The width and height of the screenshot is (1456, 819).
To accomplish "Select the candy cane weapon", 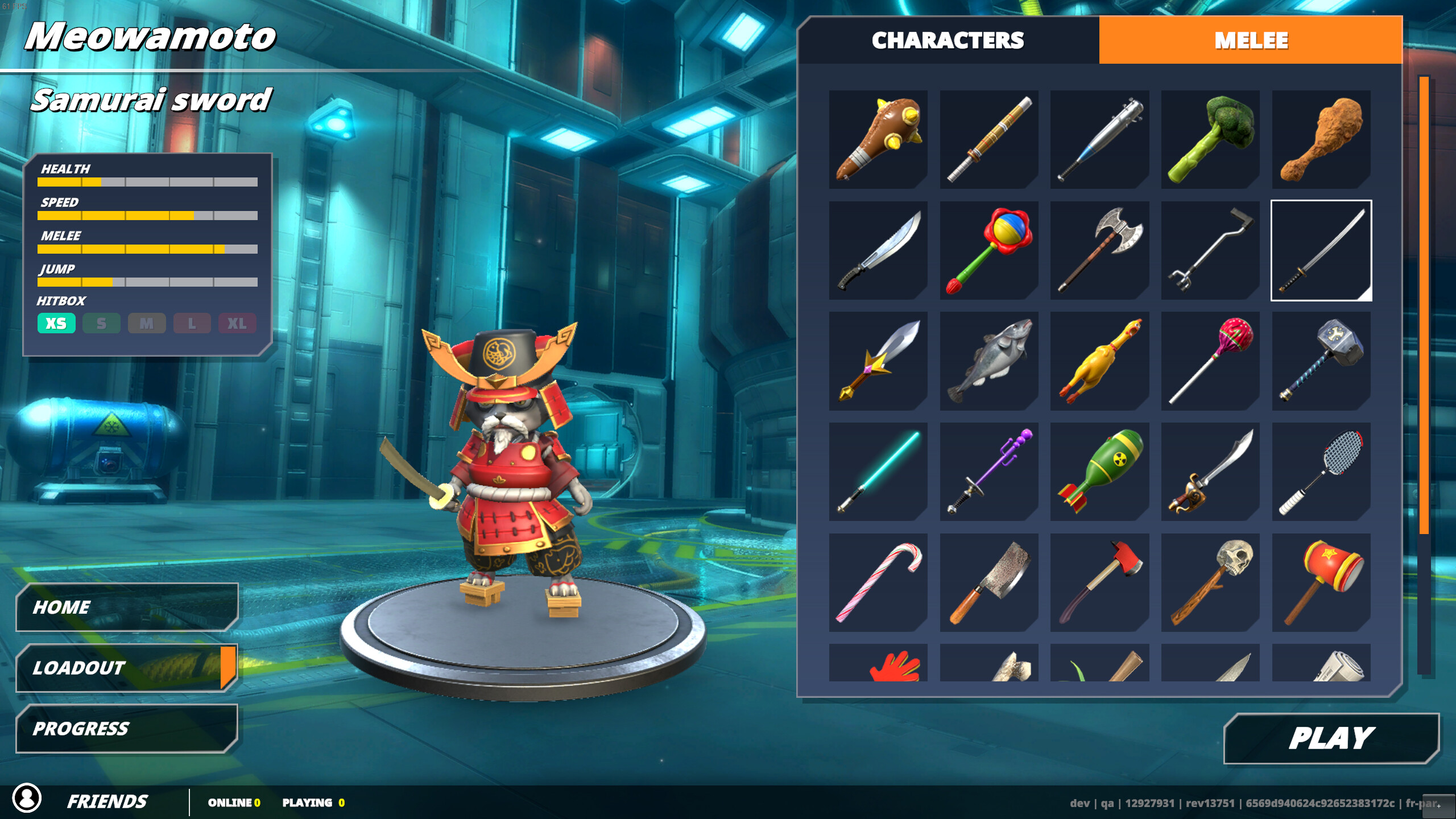I will [x=878, y=582].
